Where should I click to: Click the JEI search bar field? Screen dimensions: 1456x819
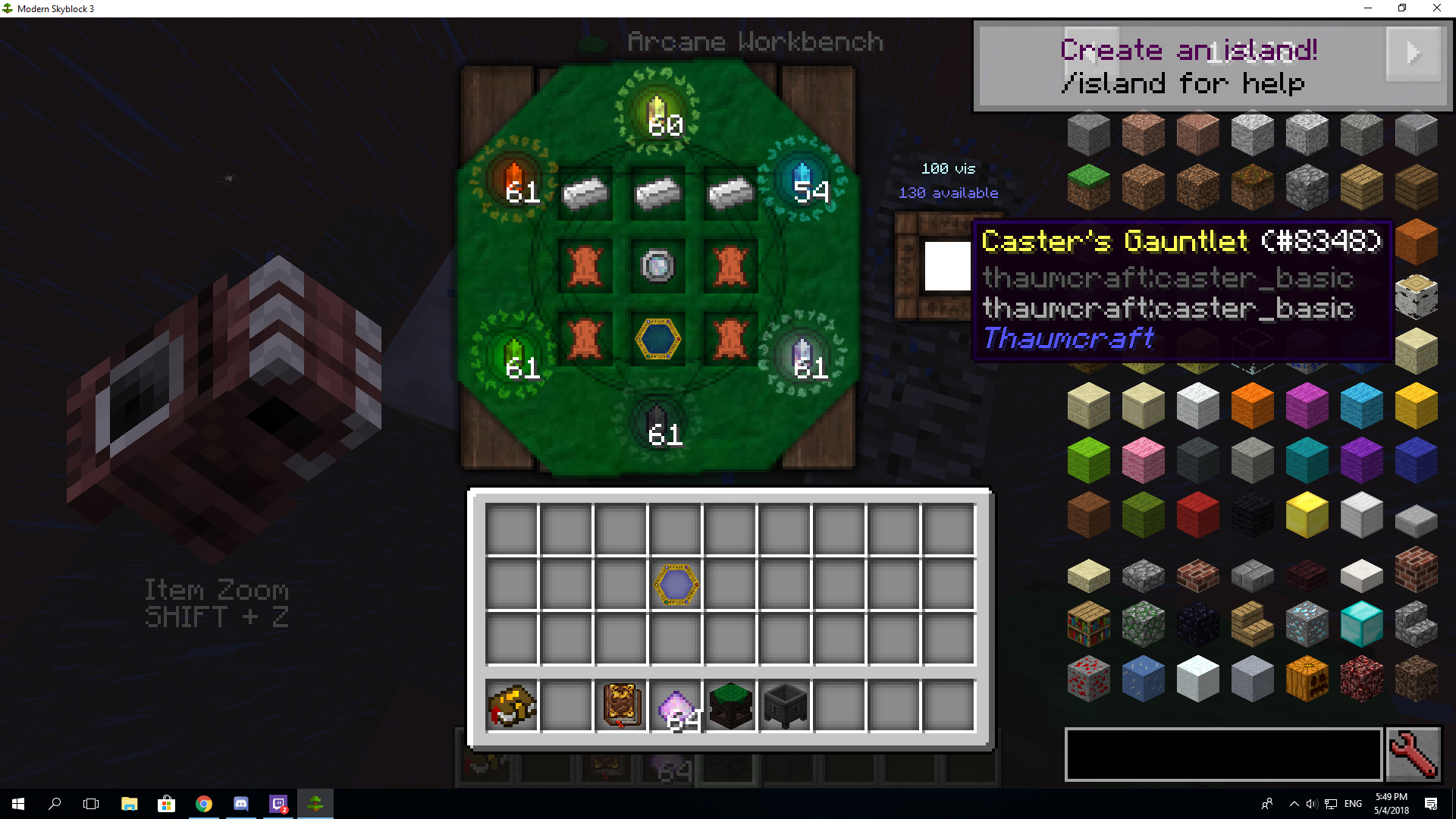(1223, 754)
